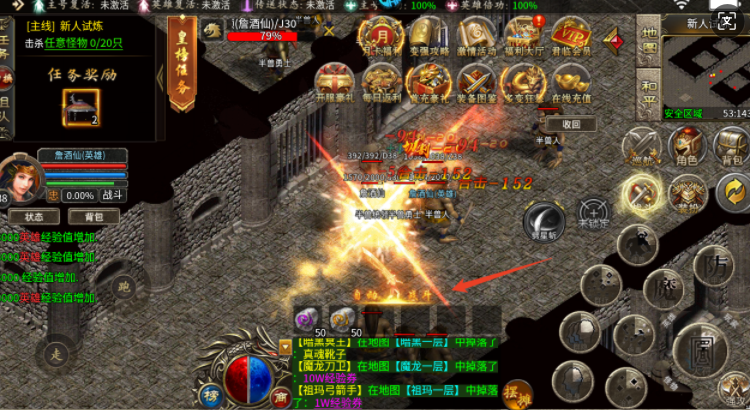The image size is (750, 410).
Task: Open the 背包 backpack chest icon
Action: tap(732, 145)
